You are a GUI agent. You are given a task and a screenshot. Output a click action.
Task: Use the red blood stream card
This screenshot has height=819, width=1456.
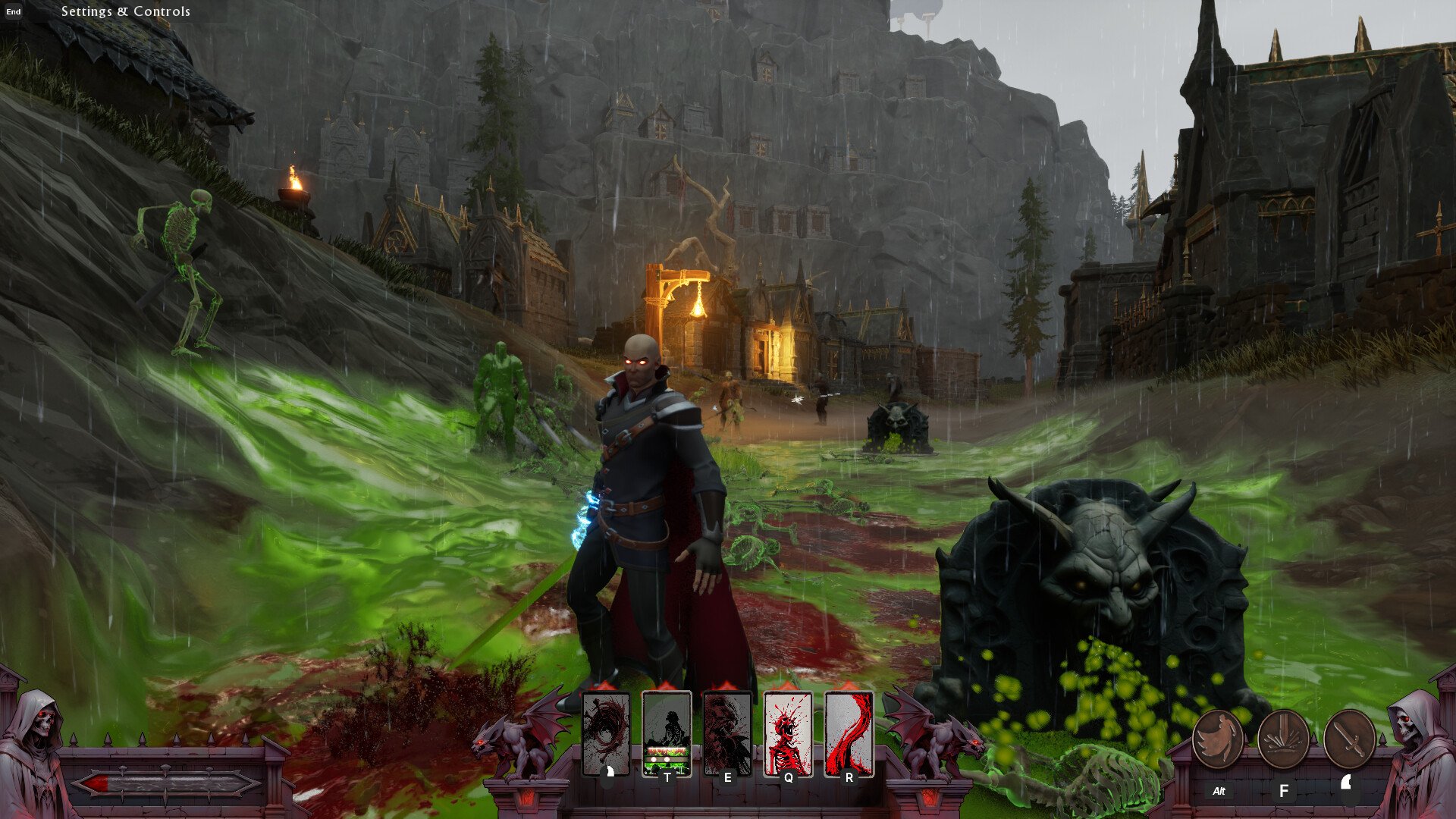(849, 733)
